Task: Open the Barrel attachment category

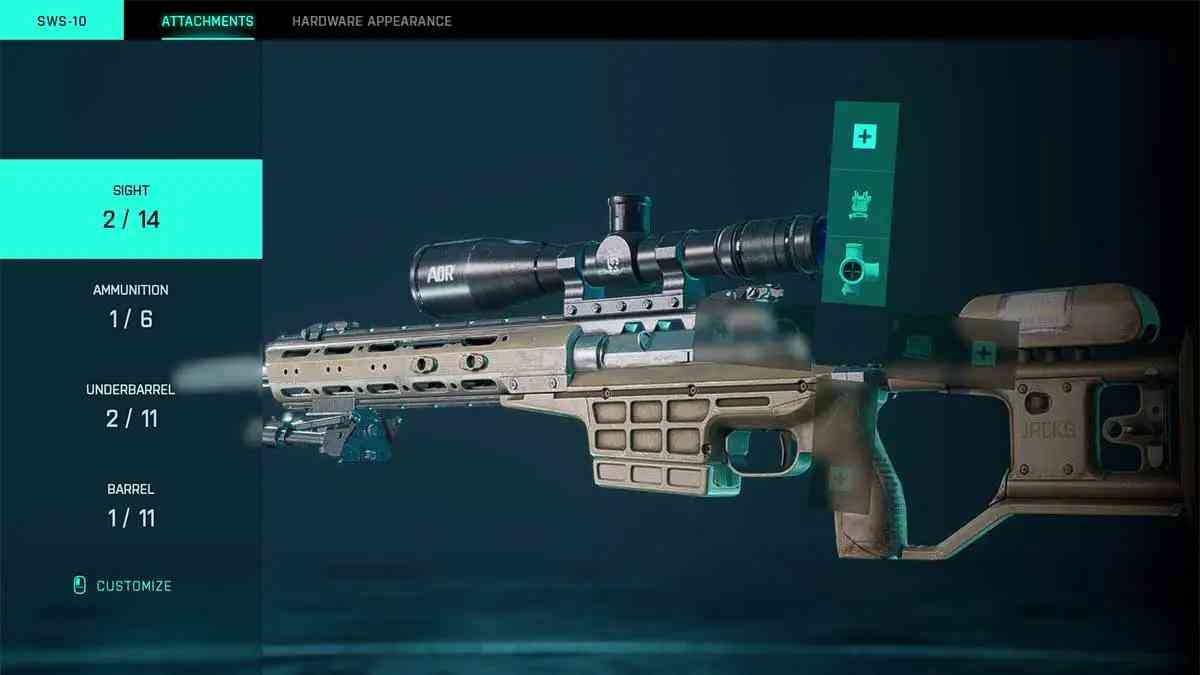Action: point(131,506)
